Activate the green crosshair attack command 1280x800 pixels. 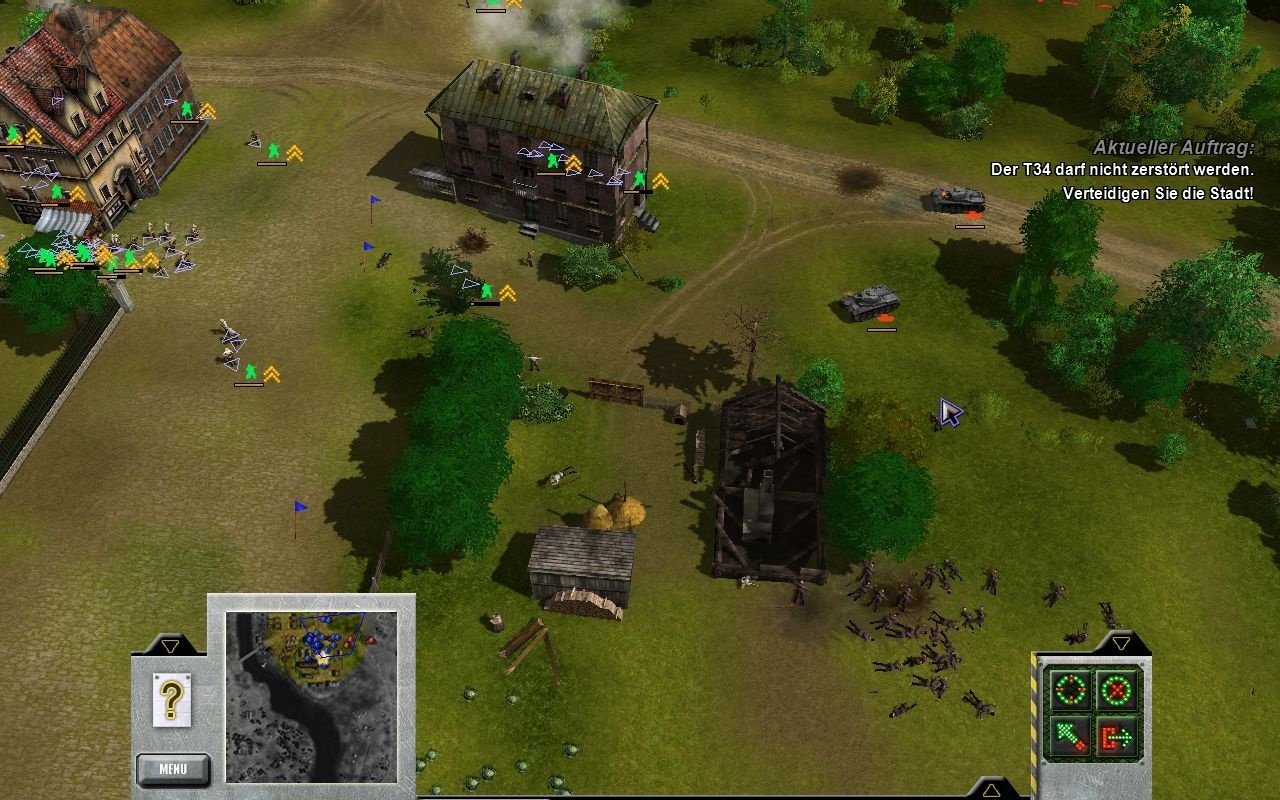click(1068, 689)
